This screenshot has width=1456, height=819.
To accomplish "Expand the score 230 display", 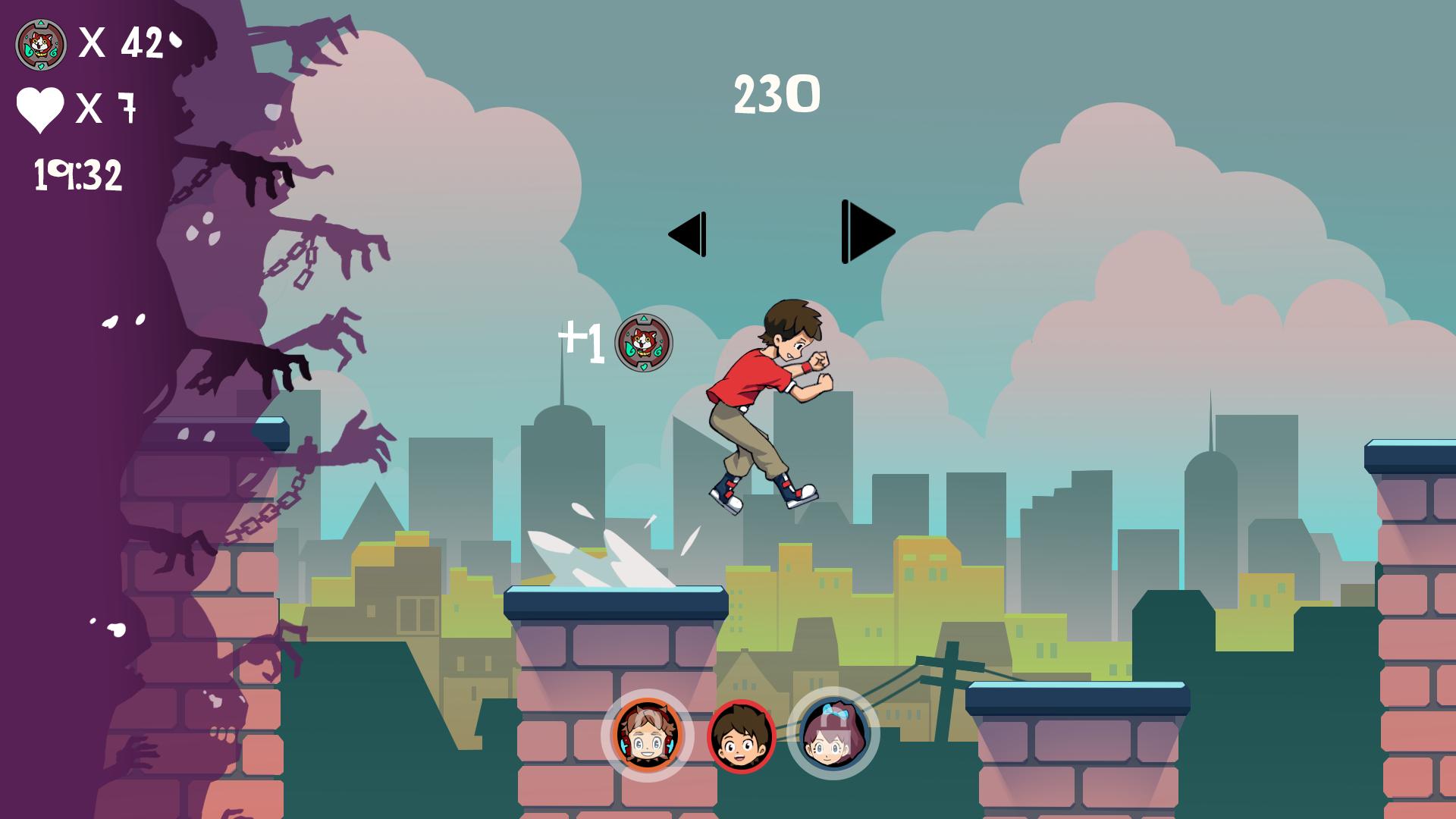I will [776, 94].
